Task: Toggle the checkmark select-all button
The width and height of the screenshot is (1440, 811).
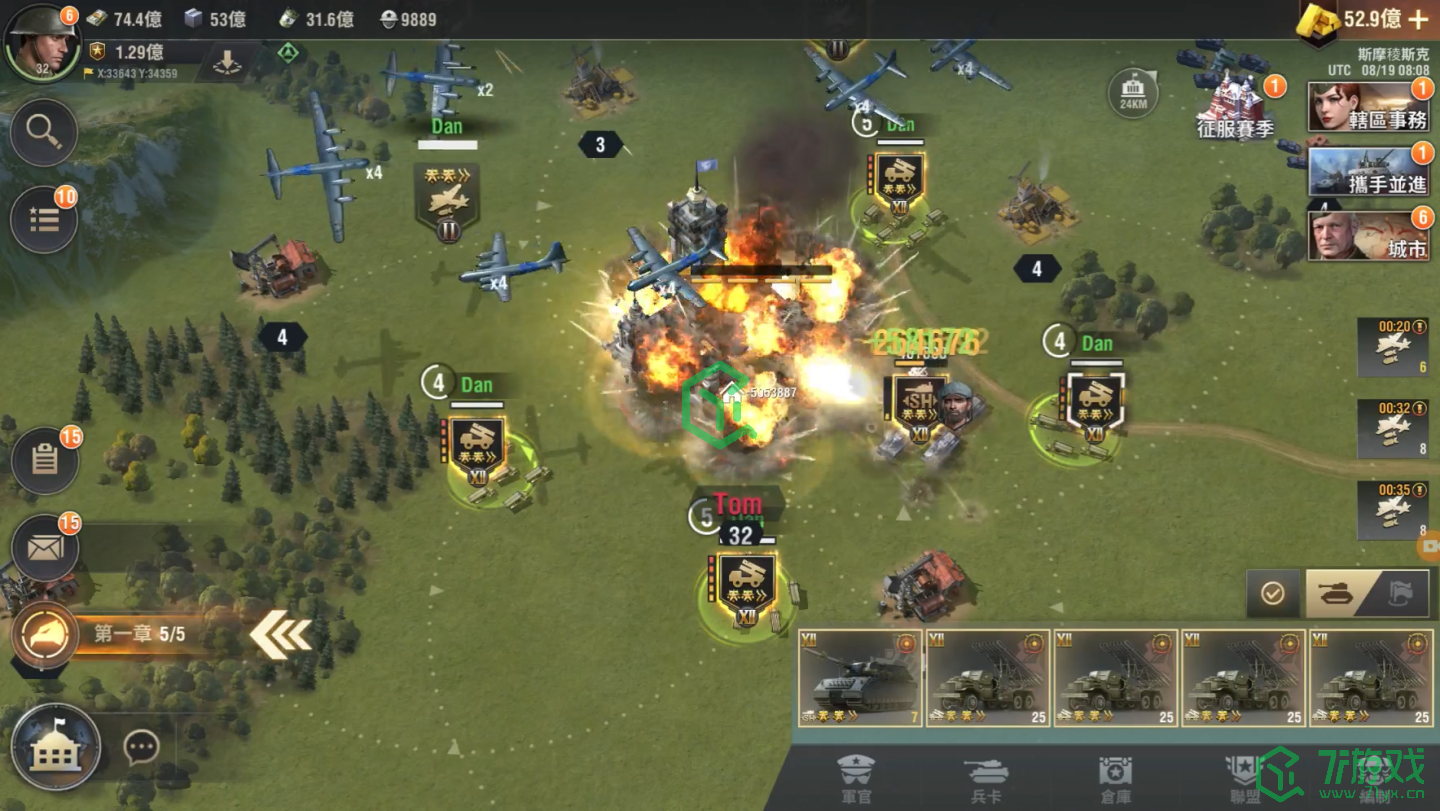Action: tap(1272, 594)
